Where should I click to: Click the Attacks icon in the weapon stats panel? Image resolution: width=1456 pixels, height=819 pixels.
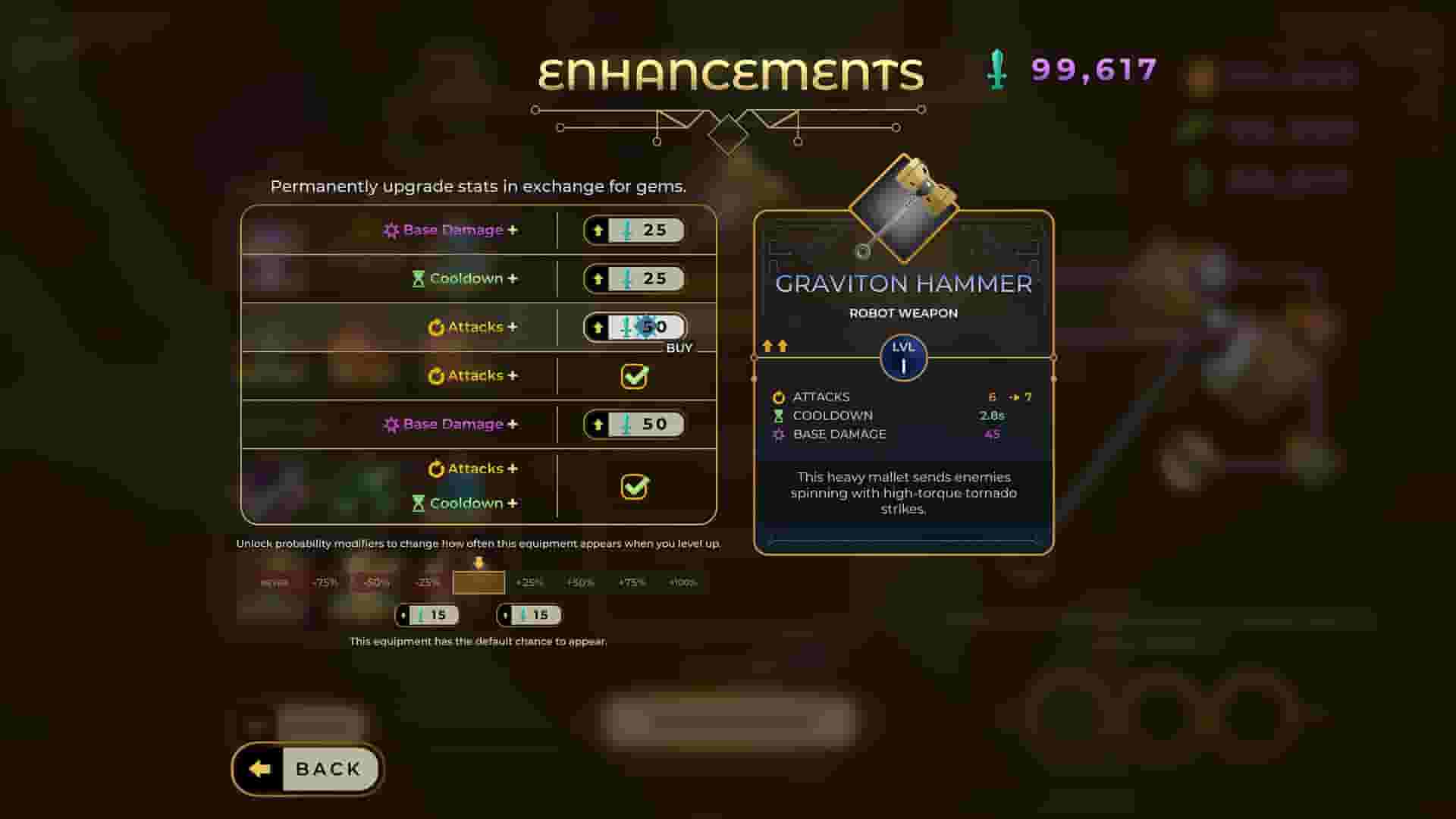(777, 396)
